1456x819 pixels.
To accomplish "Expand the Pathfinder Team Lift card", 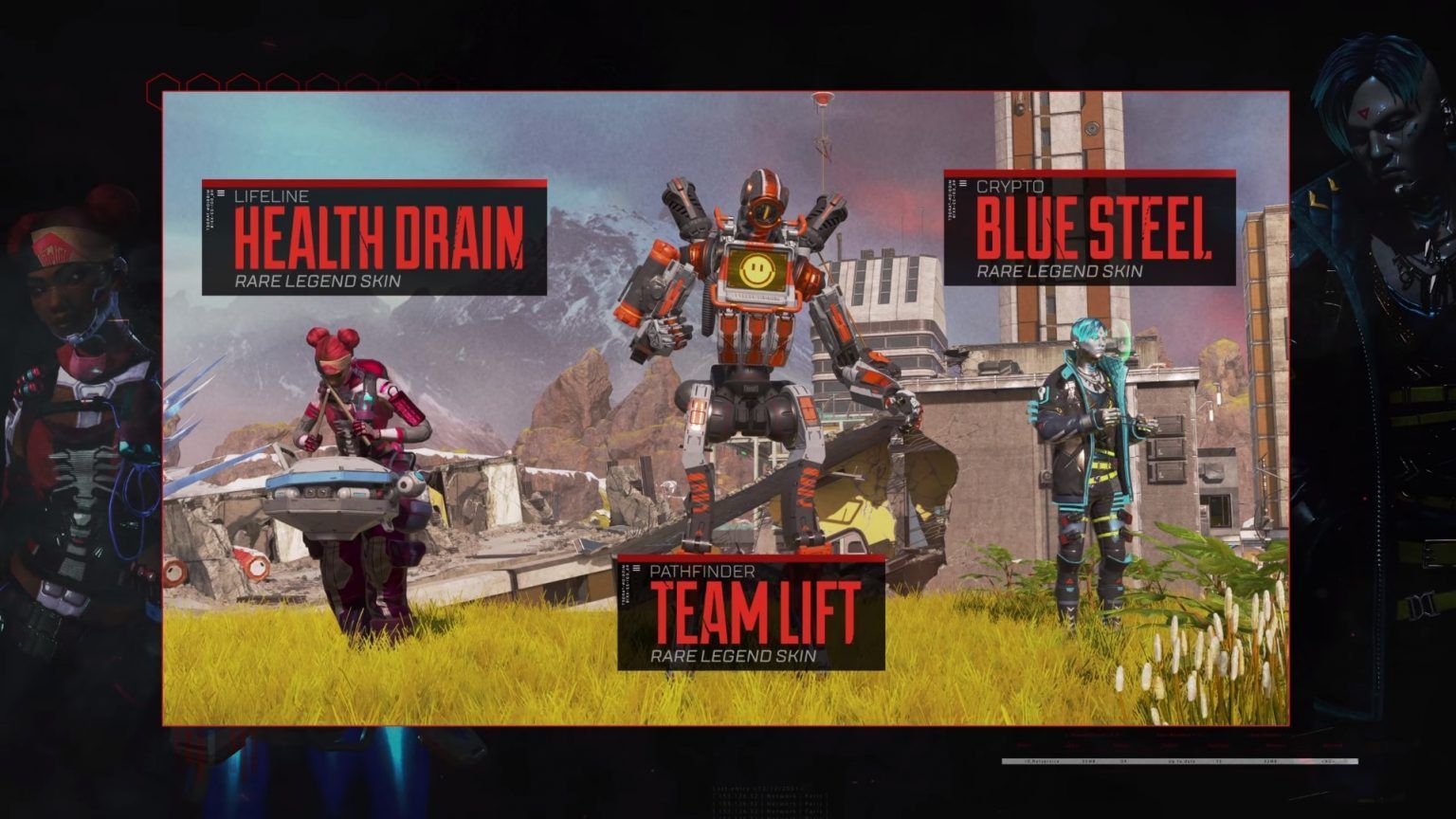I will (754, 611).
